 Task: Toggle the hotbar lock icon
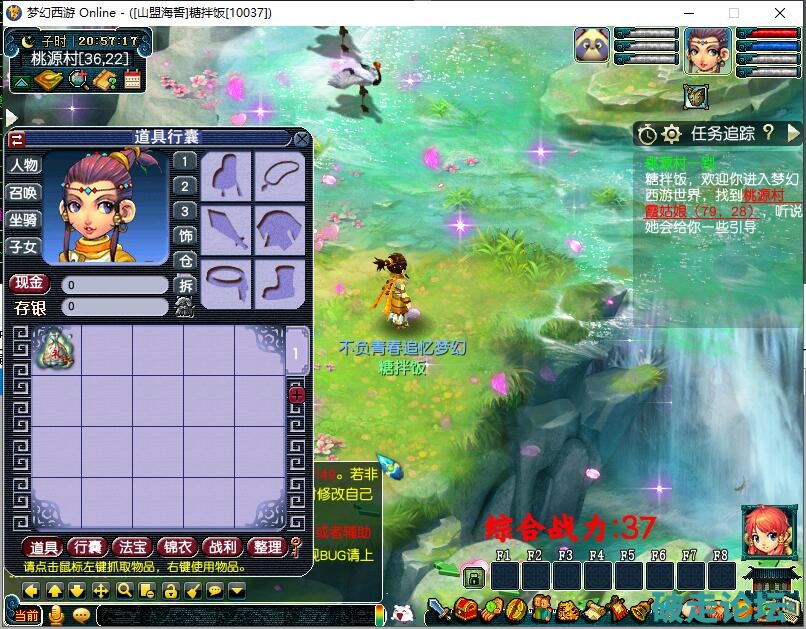474,577
